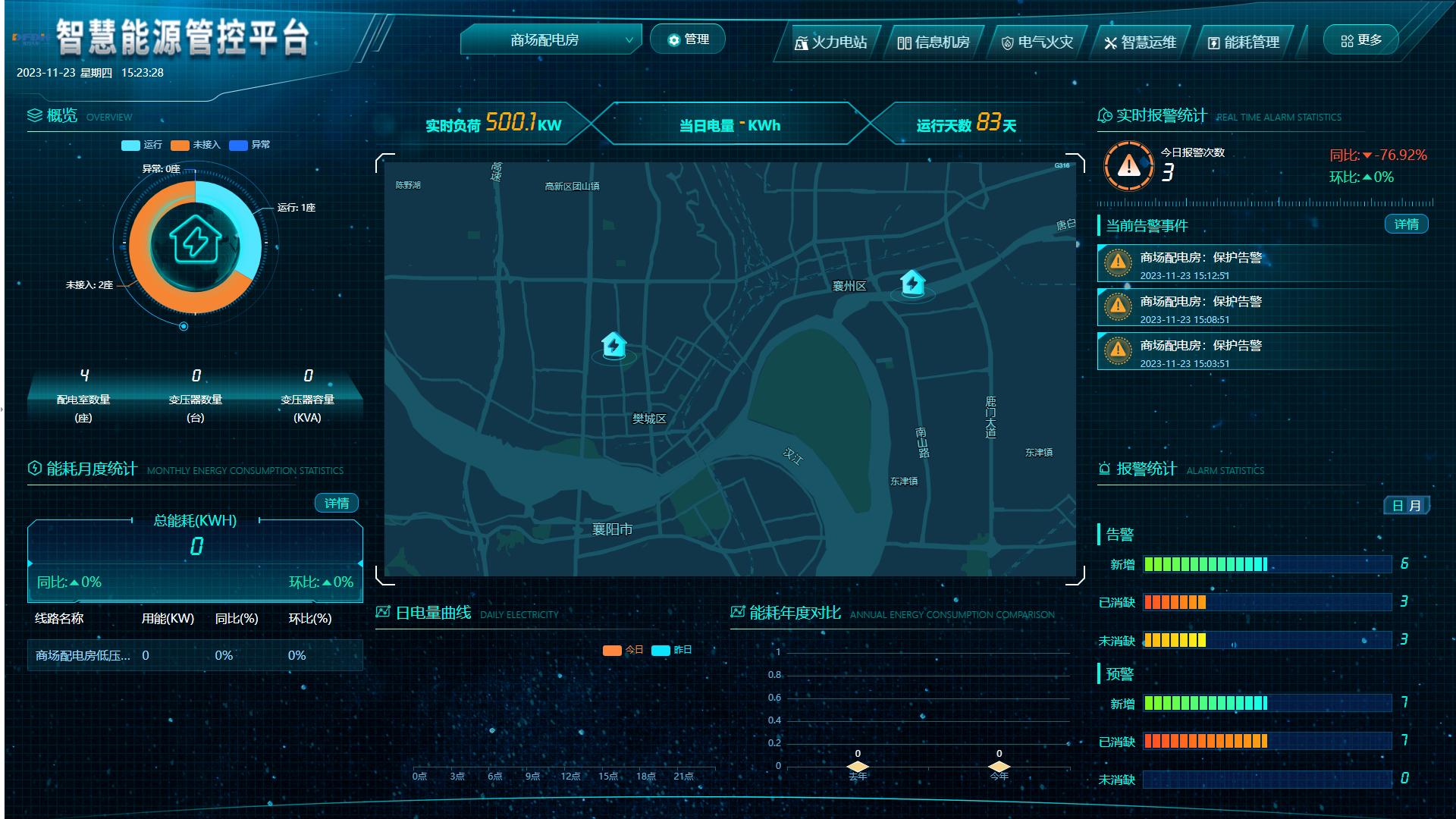Open 详情 for monthly energy consumption

tap(337, 504)
